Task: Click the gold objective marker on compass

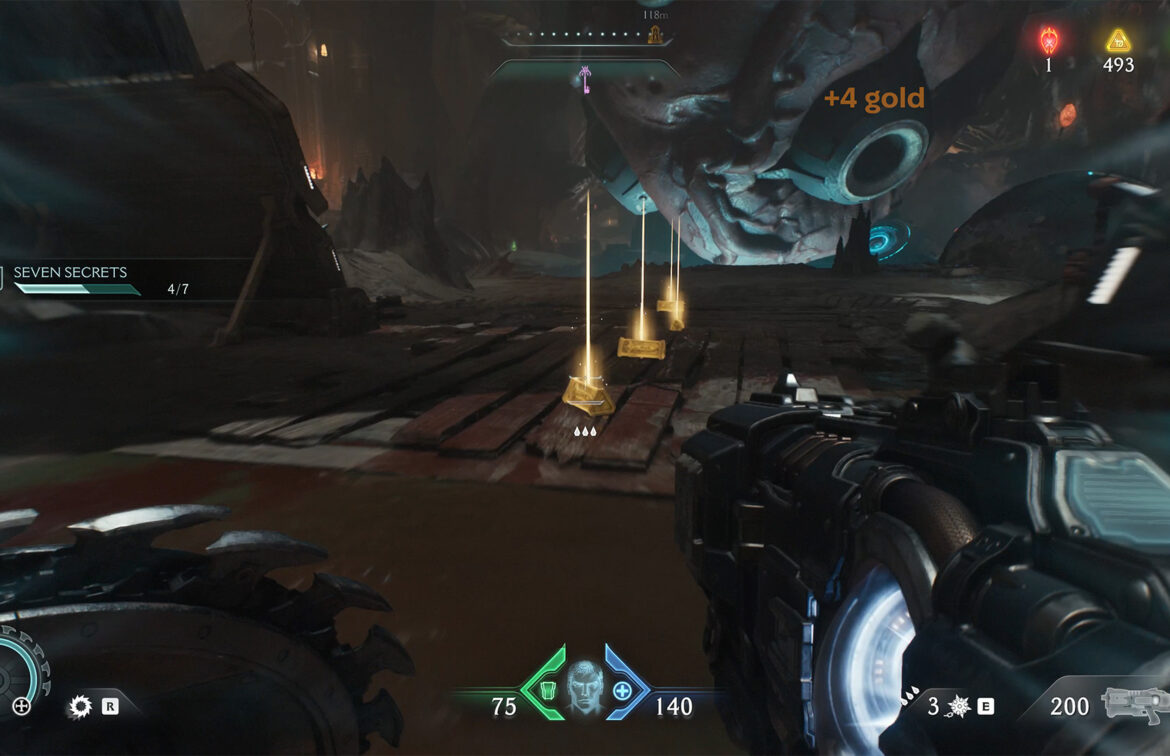Action: tap(656, 36)
